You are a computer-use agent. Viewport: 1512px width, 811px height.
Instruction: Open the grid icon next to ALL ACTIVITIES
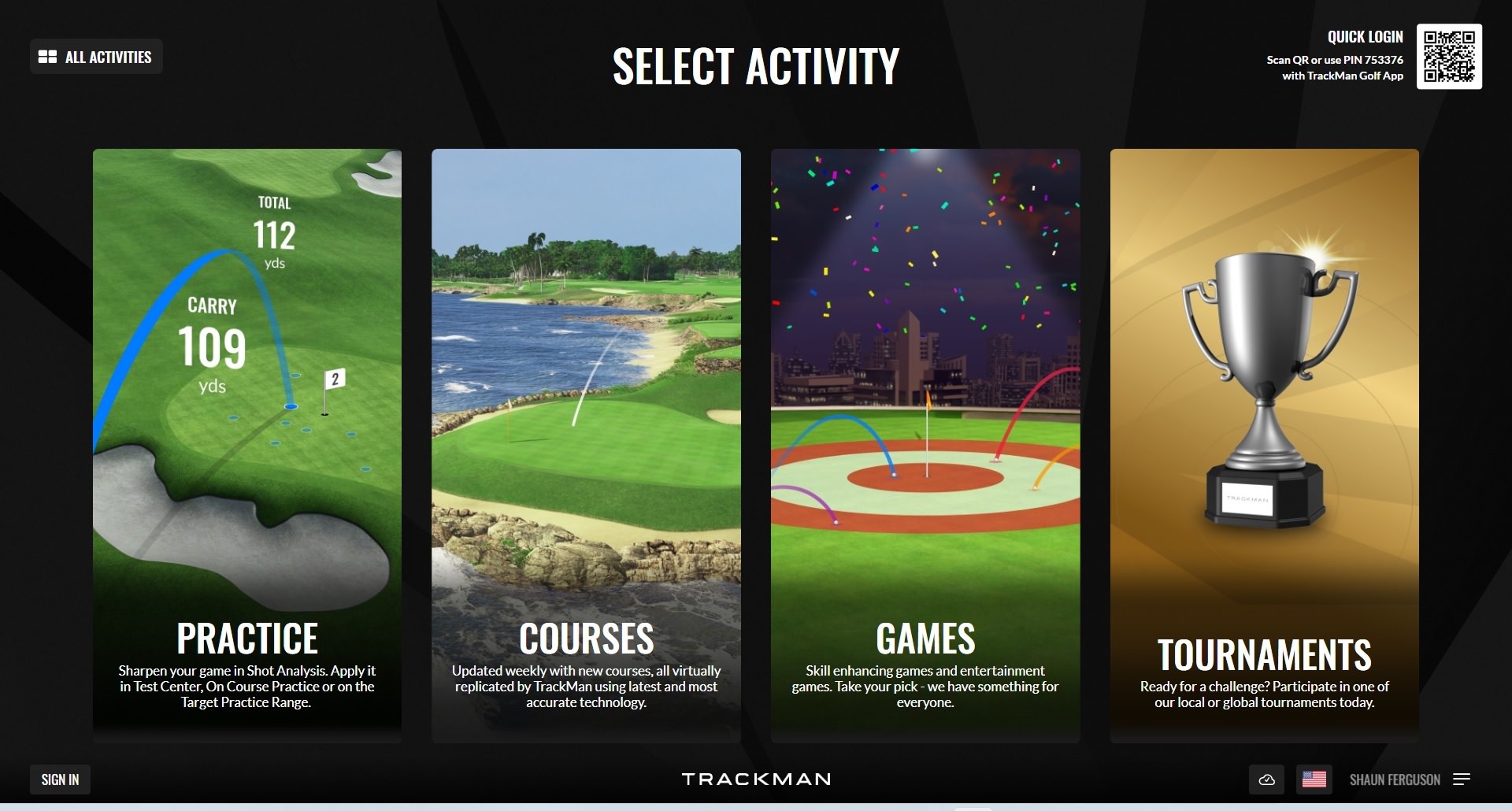(48, 56)
